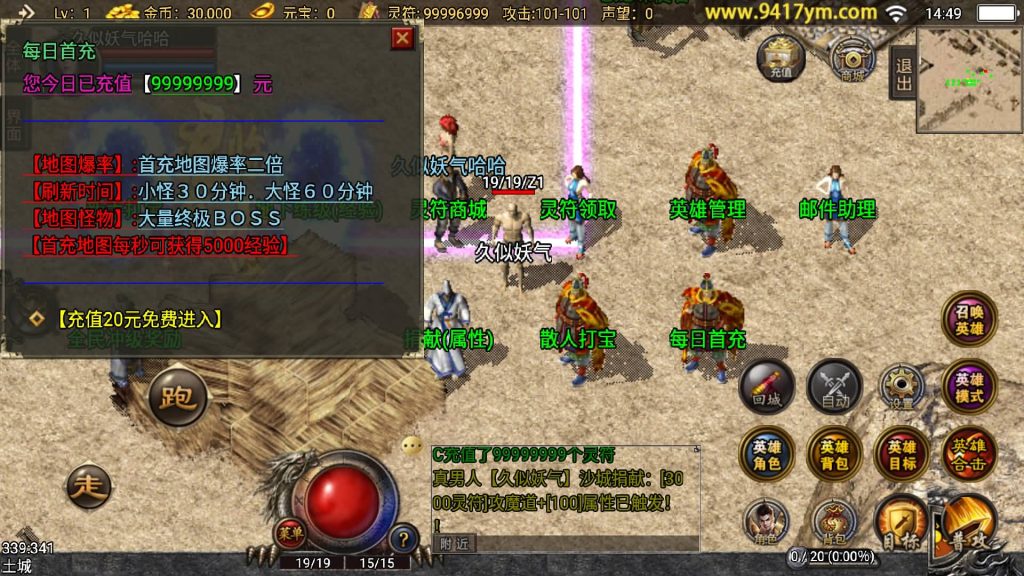The width and height of the screenshot is (1024, 576).
Task: Open the 英雄角色 hero character panel
Action: (x=767, y=454)
